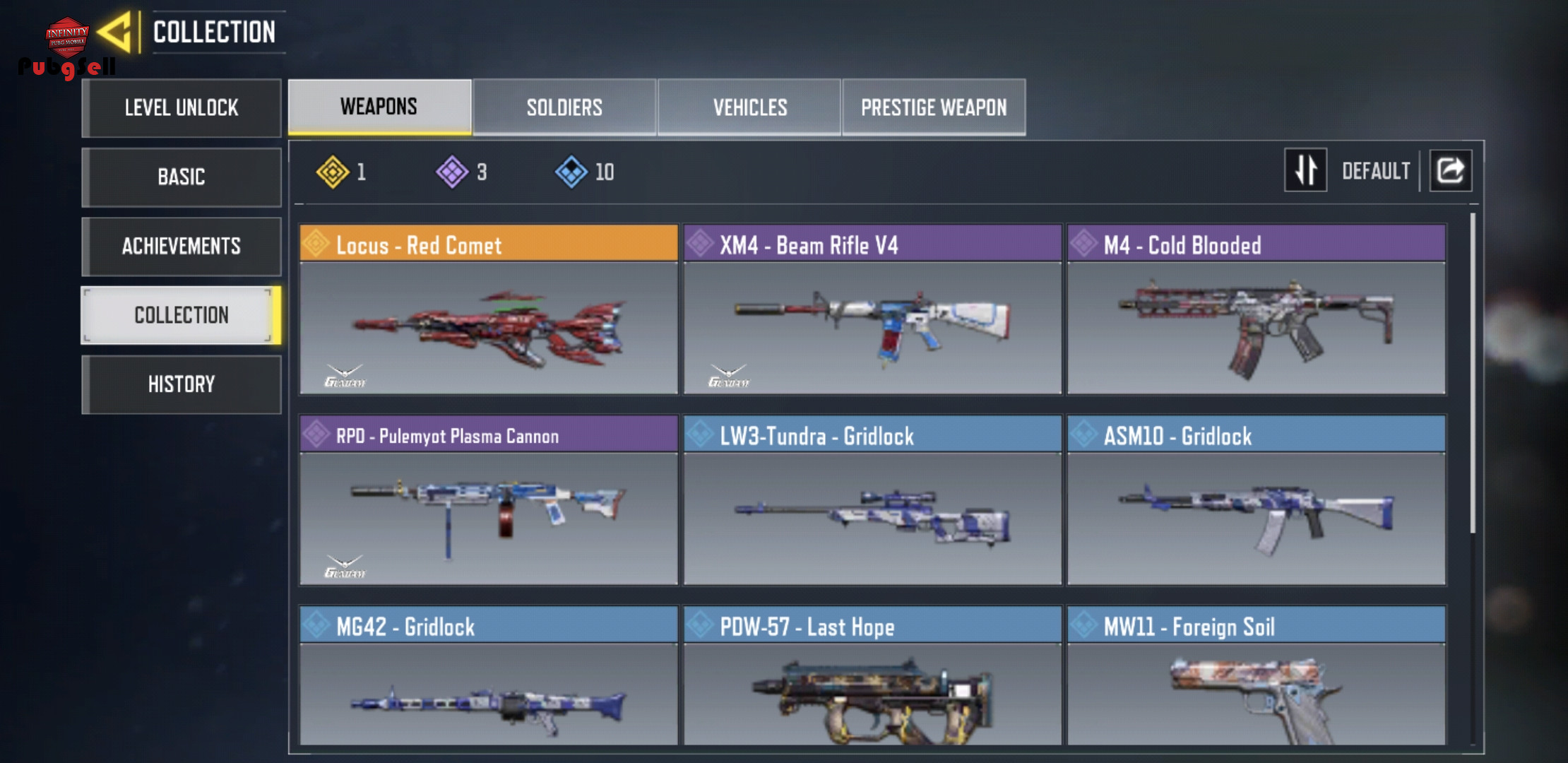Select the PDW-57 - Last Hope card
Image resolution: width=1568 pixels, height=763 pixels.
[x=872, y=677]
